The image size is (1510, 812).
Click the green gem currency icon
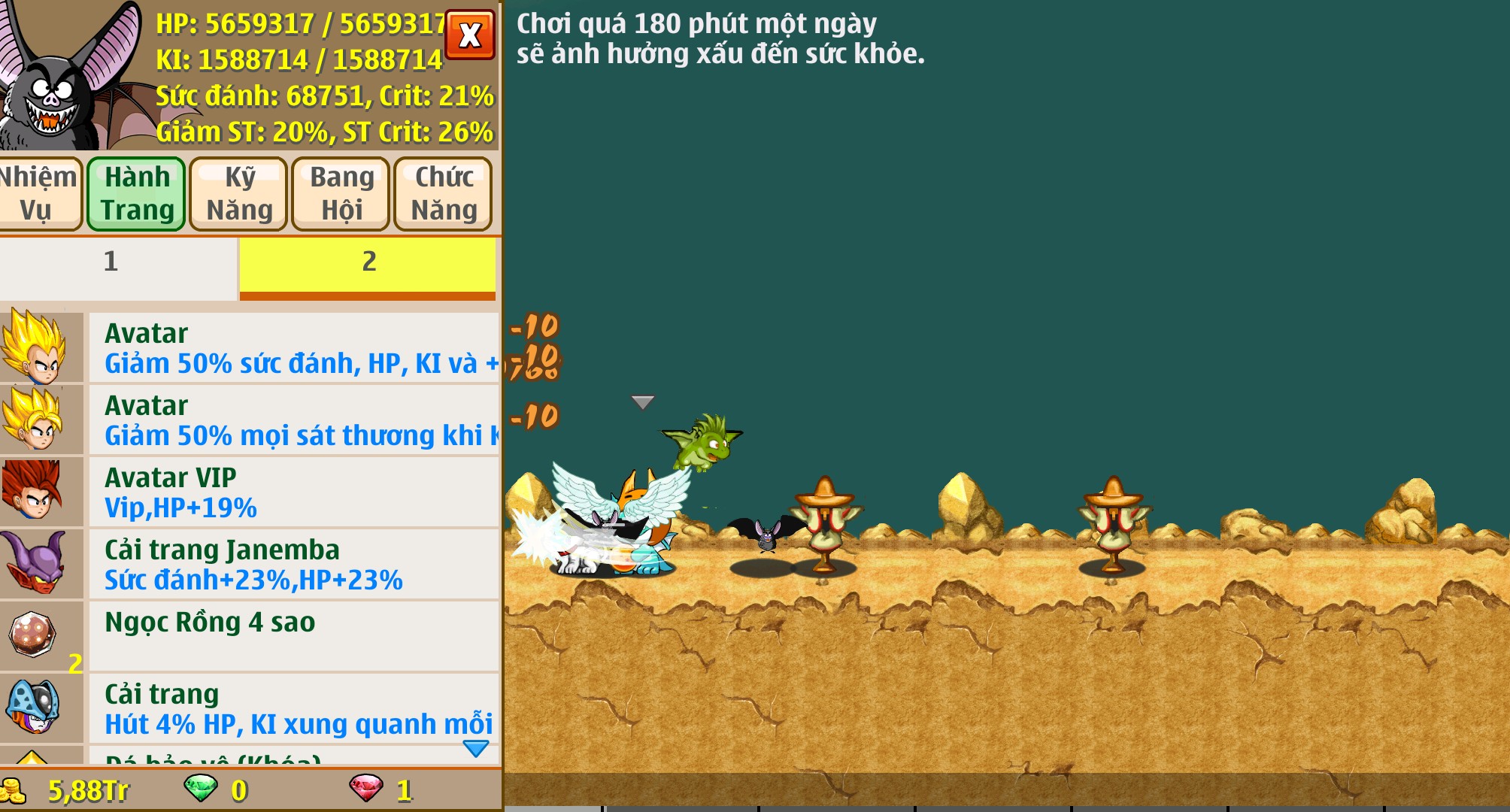[x=201, y=788]
